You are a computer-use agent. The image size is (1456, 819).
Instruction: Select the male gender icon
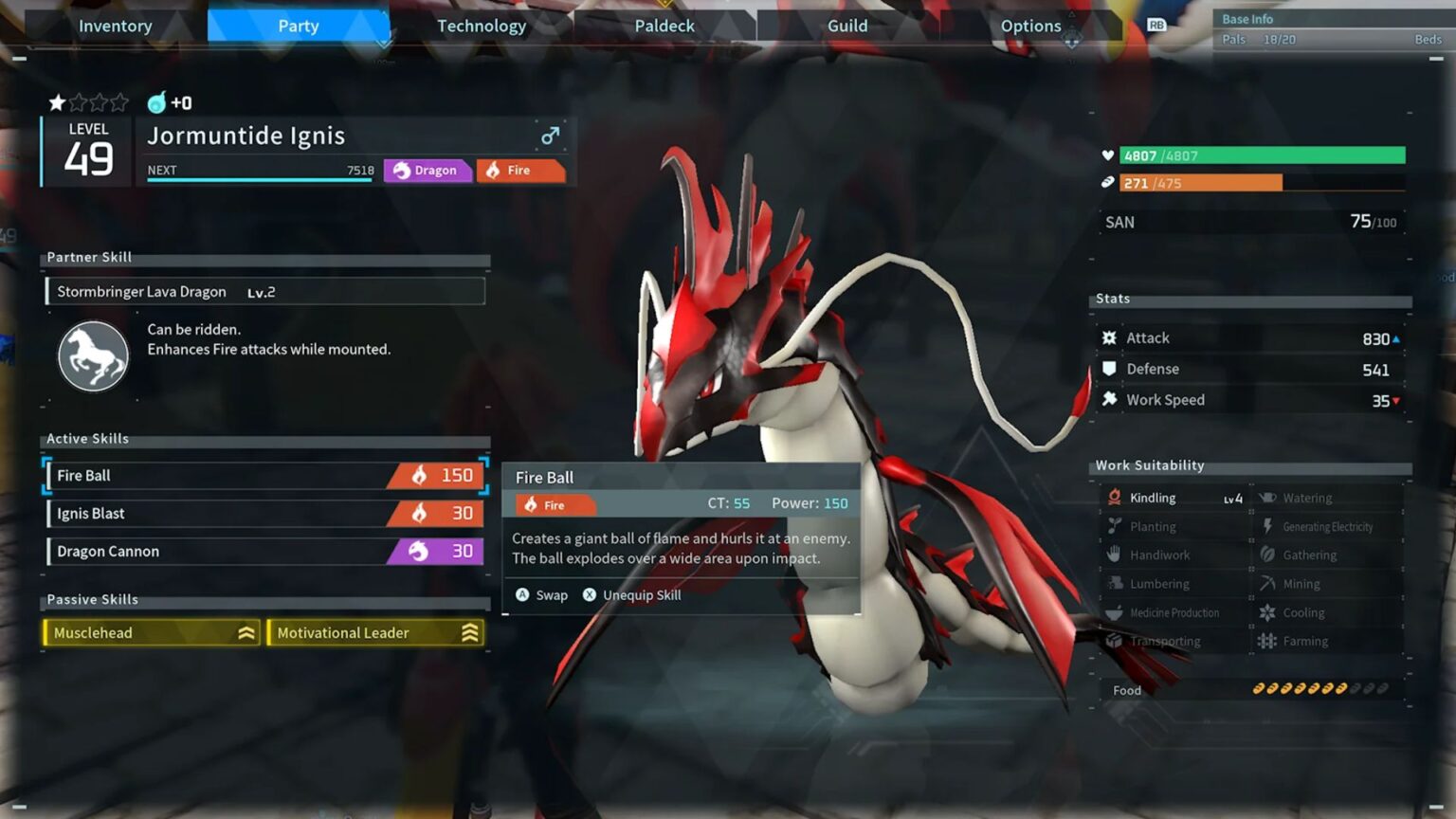[x=549, y=136]
